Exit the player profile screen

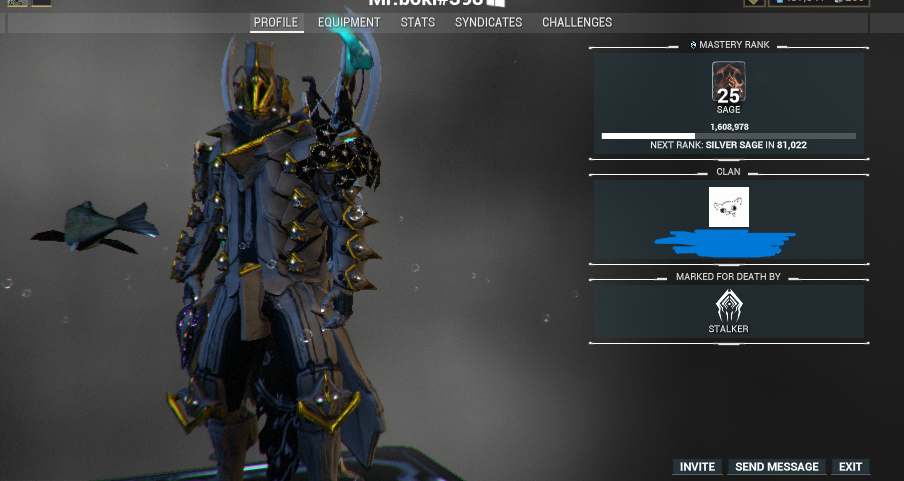pyautogui.click(x=850, y=467)
